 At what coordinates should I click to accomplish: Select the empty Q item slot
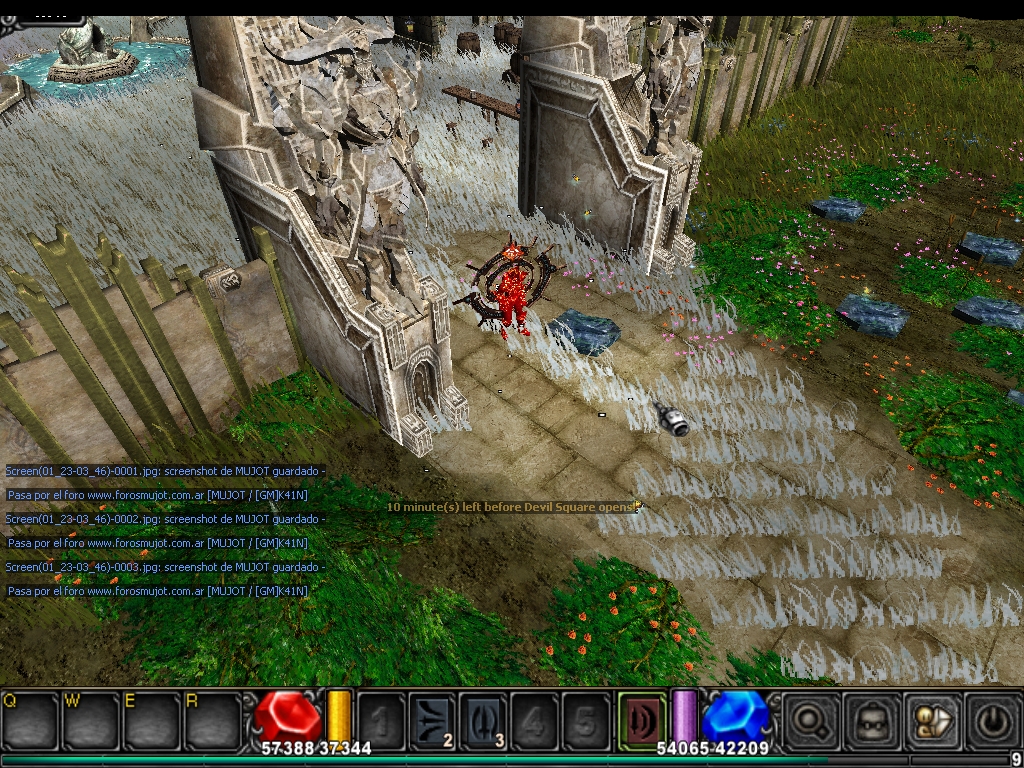tap(29, 720)
